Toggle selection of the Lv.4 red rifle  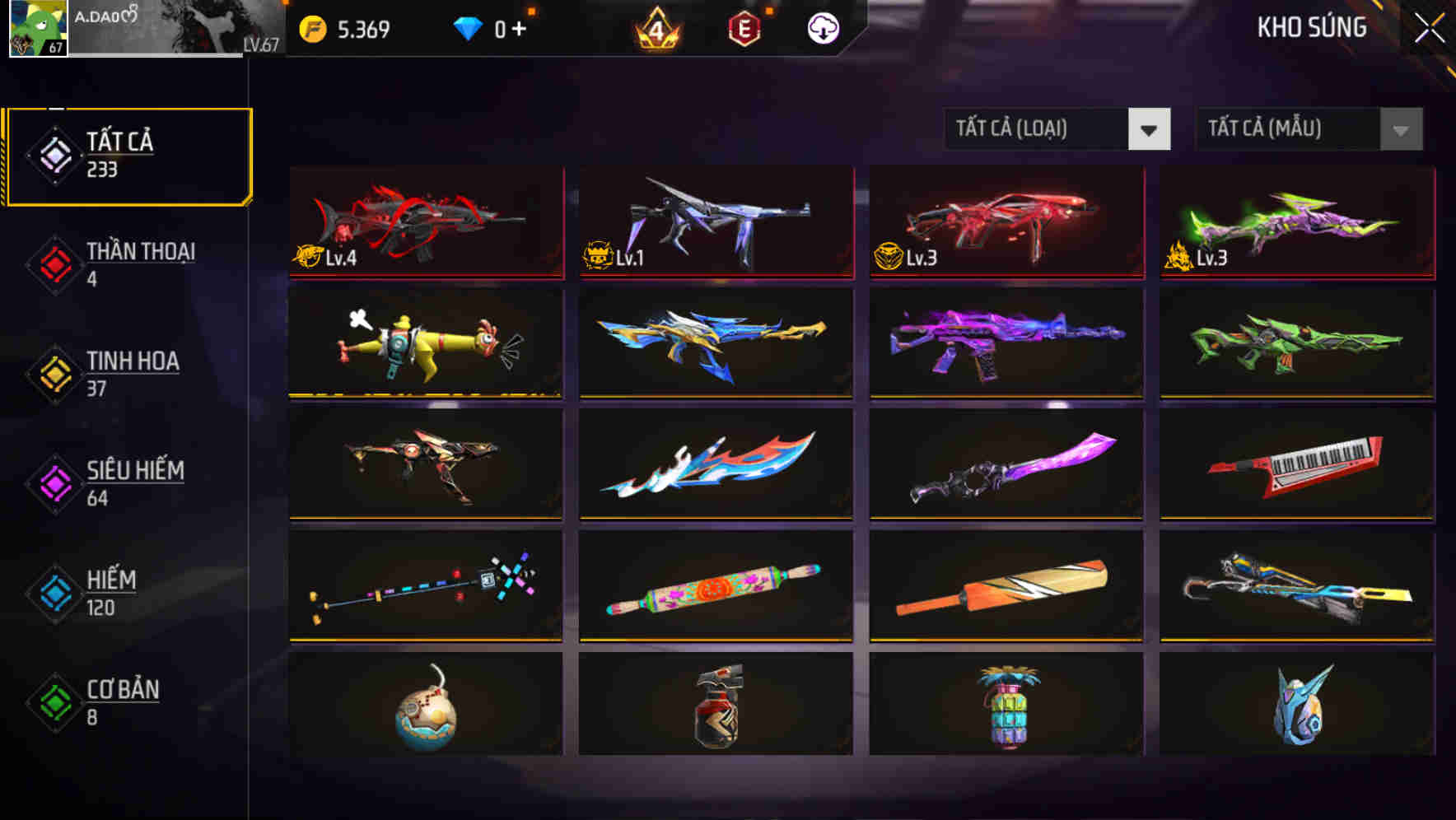tap(425, 222)
